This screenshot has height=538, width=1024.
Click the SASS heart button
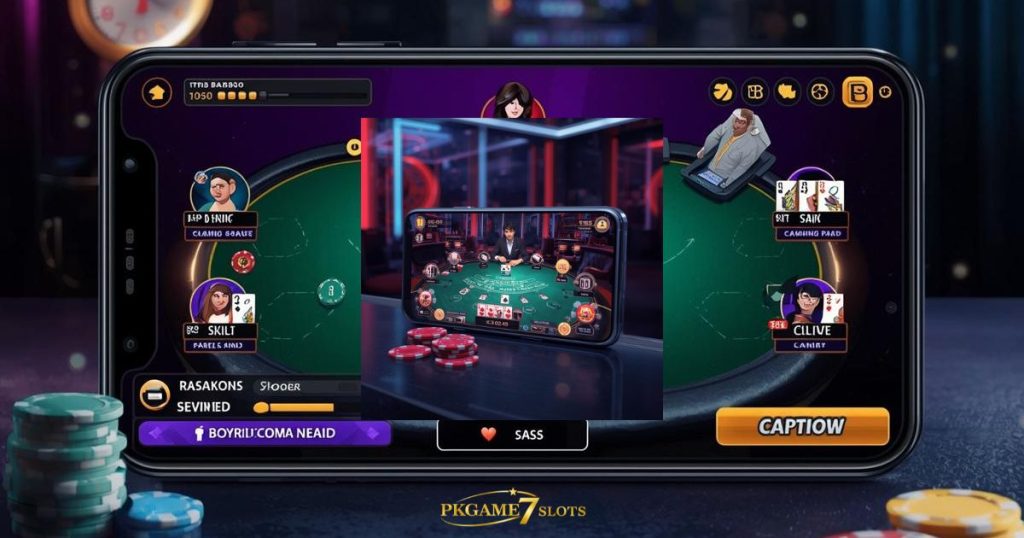tap(512, 435)
